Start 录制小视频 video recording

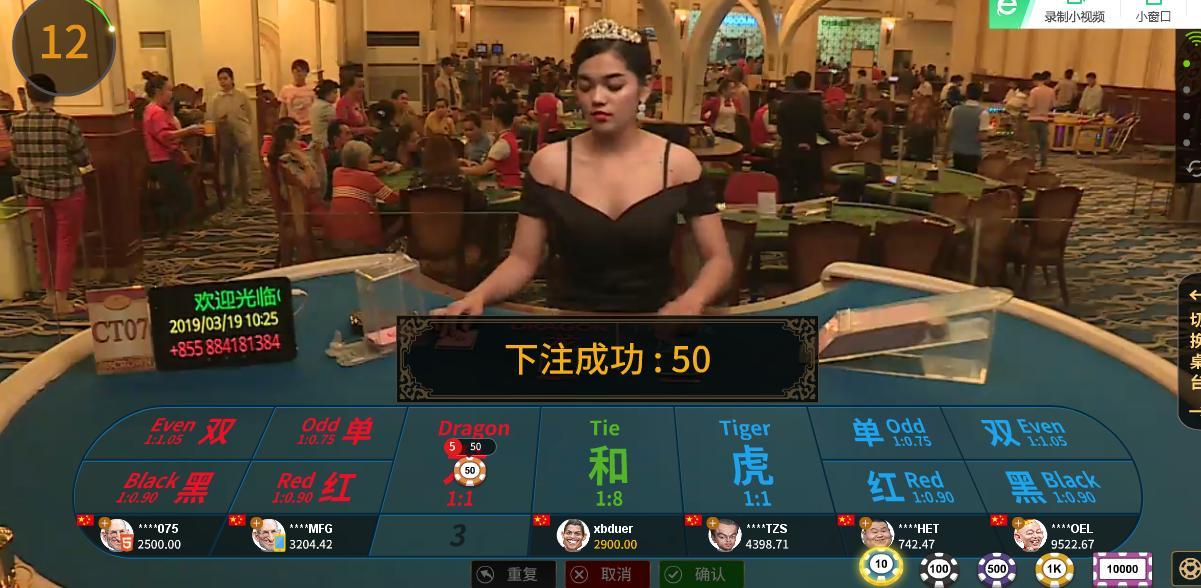coord(1074,16)
